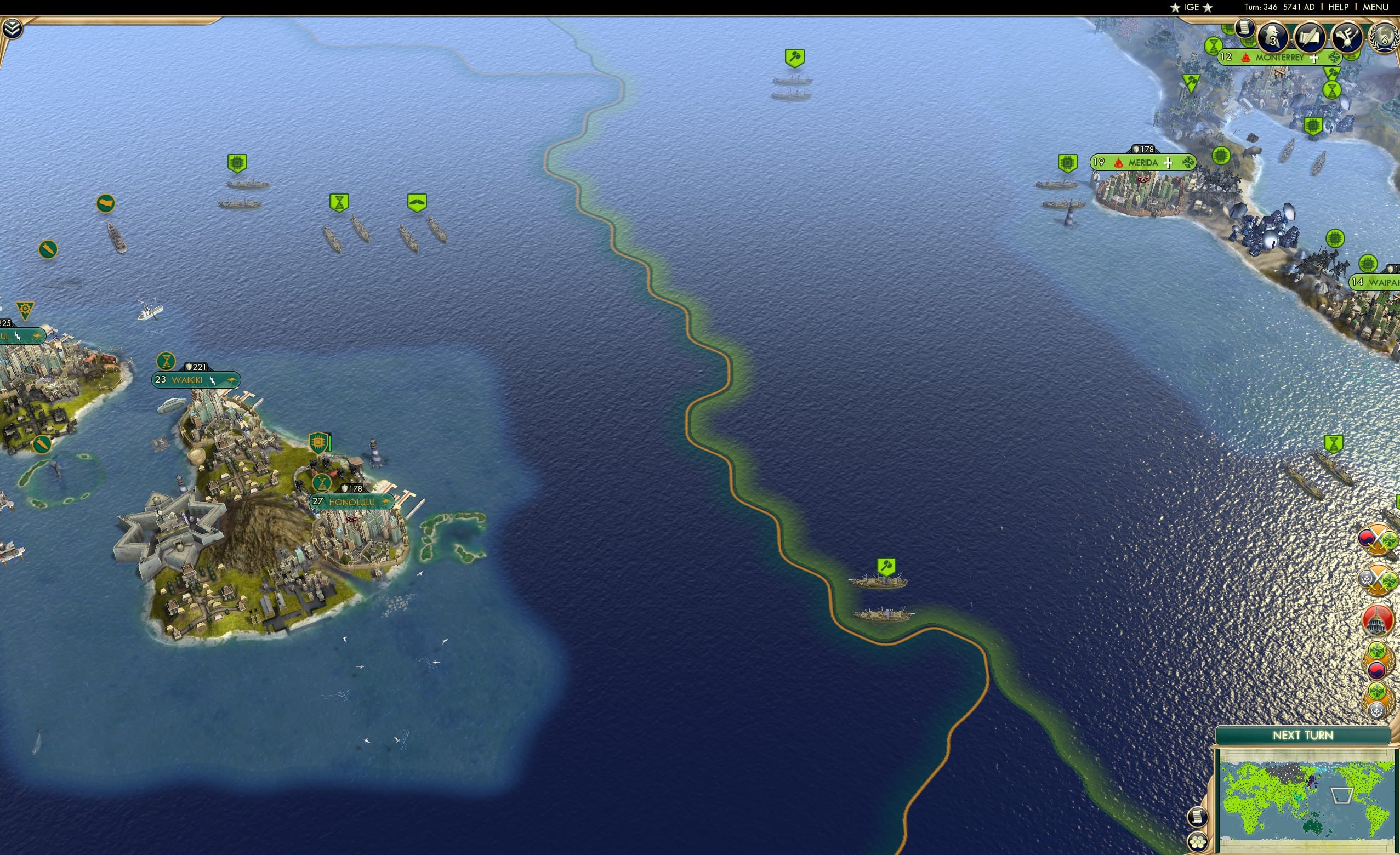The image size is (1400, 855).
Task: Toggle citizen focus plus on Monterrey banner
Action: click(x=1314, y=58)
